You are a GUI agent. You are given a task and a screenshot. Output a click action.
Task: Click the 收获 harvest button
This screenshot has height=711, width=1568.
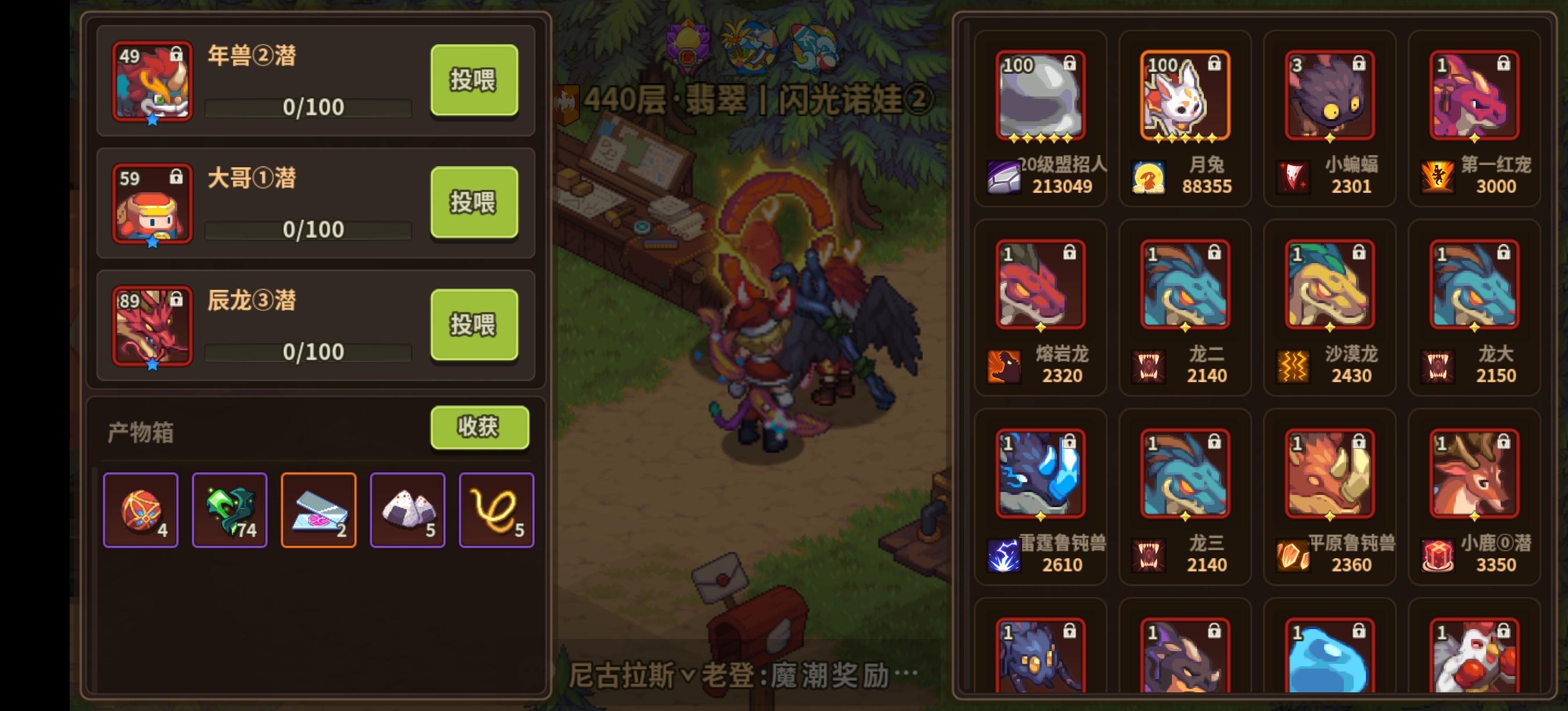pos(479,428)
